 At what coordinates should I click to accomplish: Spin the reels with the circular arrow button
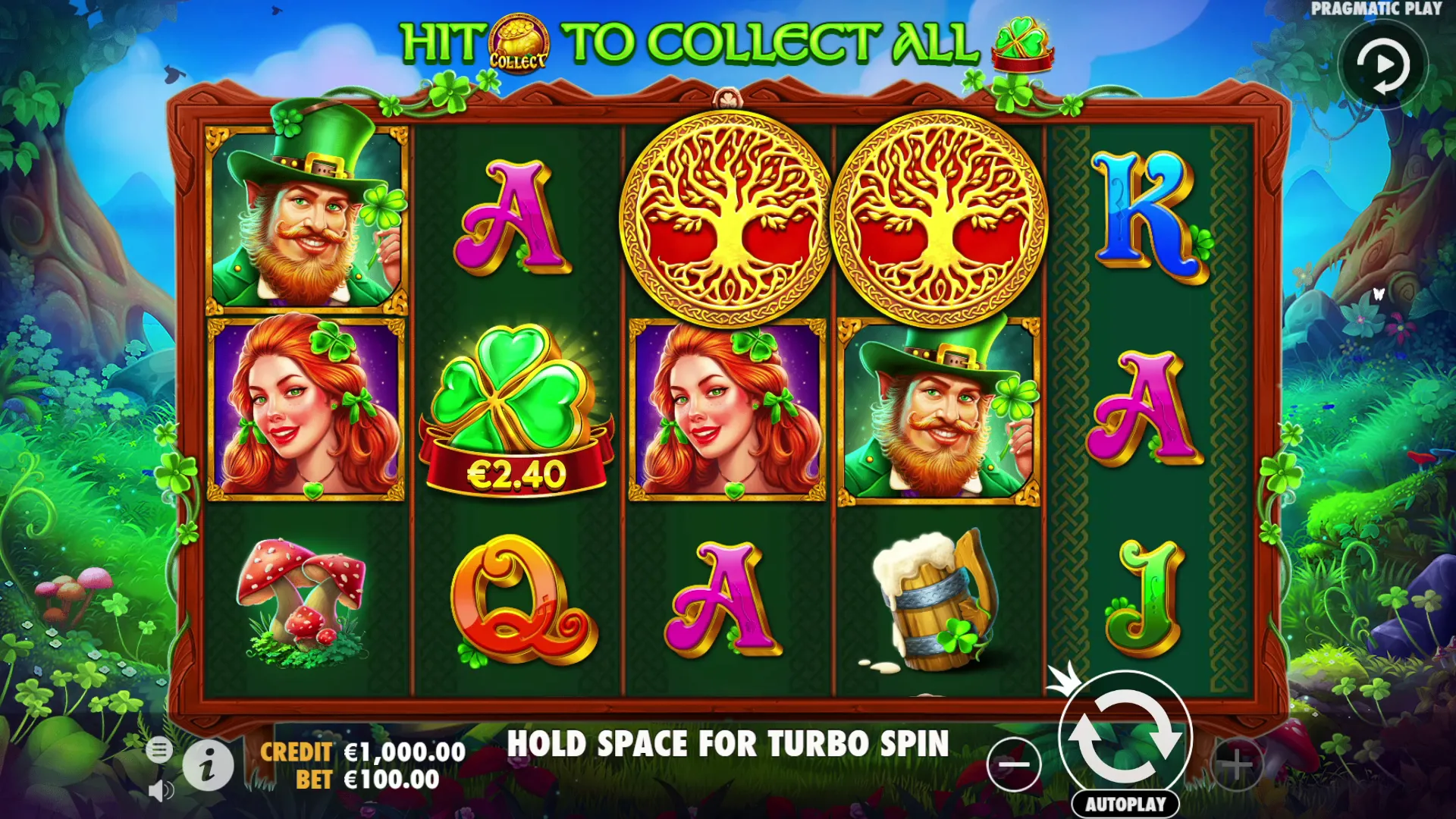click(x=1125, y=737)
